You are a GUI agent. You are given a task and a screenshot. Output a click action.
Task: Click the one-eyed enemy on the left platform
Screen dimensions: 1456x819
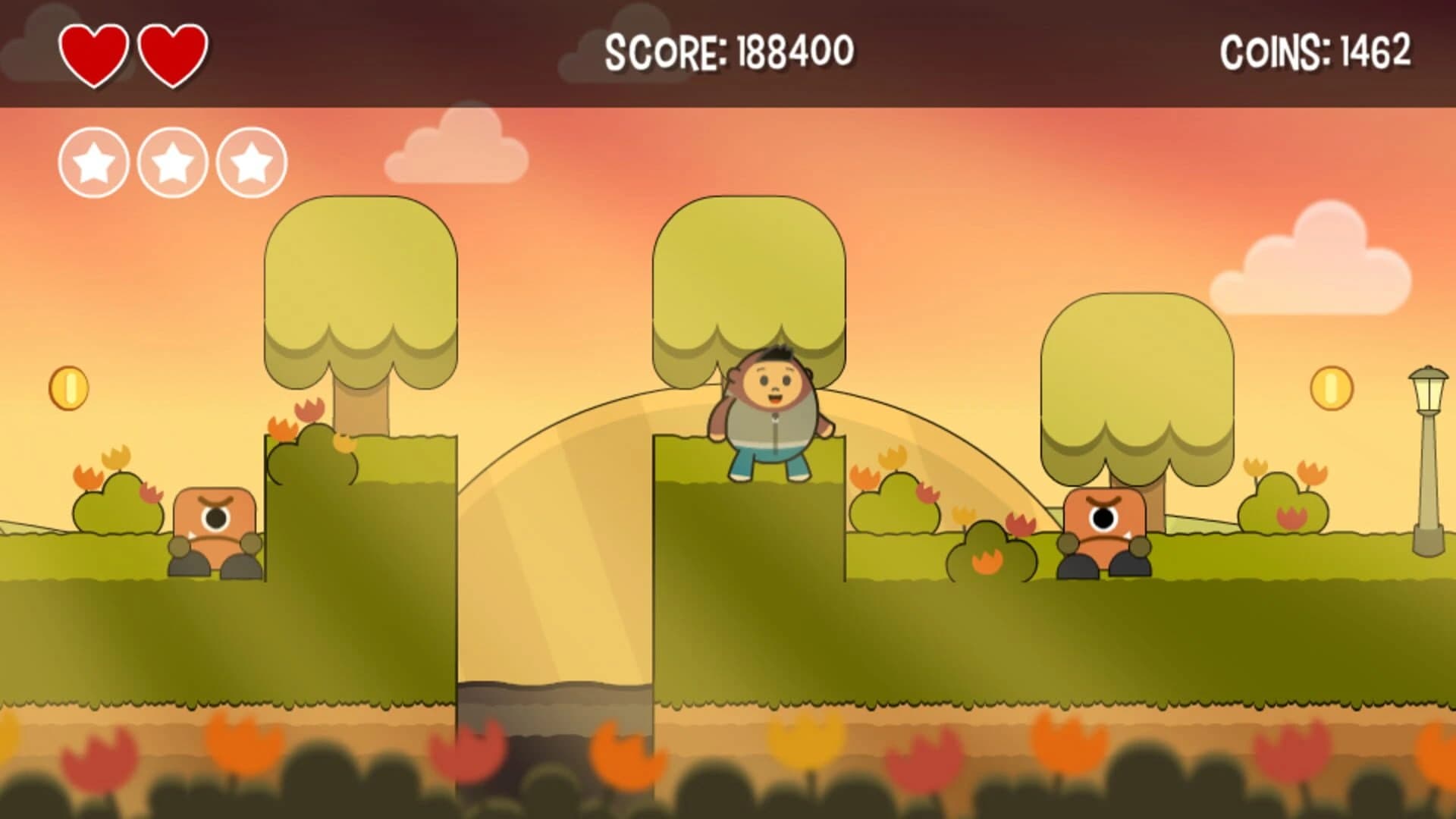(215, 531)
